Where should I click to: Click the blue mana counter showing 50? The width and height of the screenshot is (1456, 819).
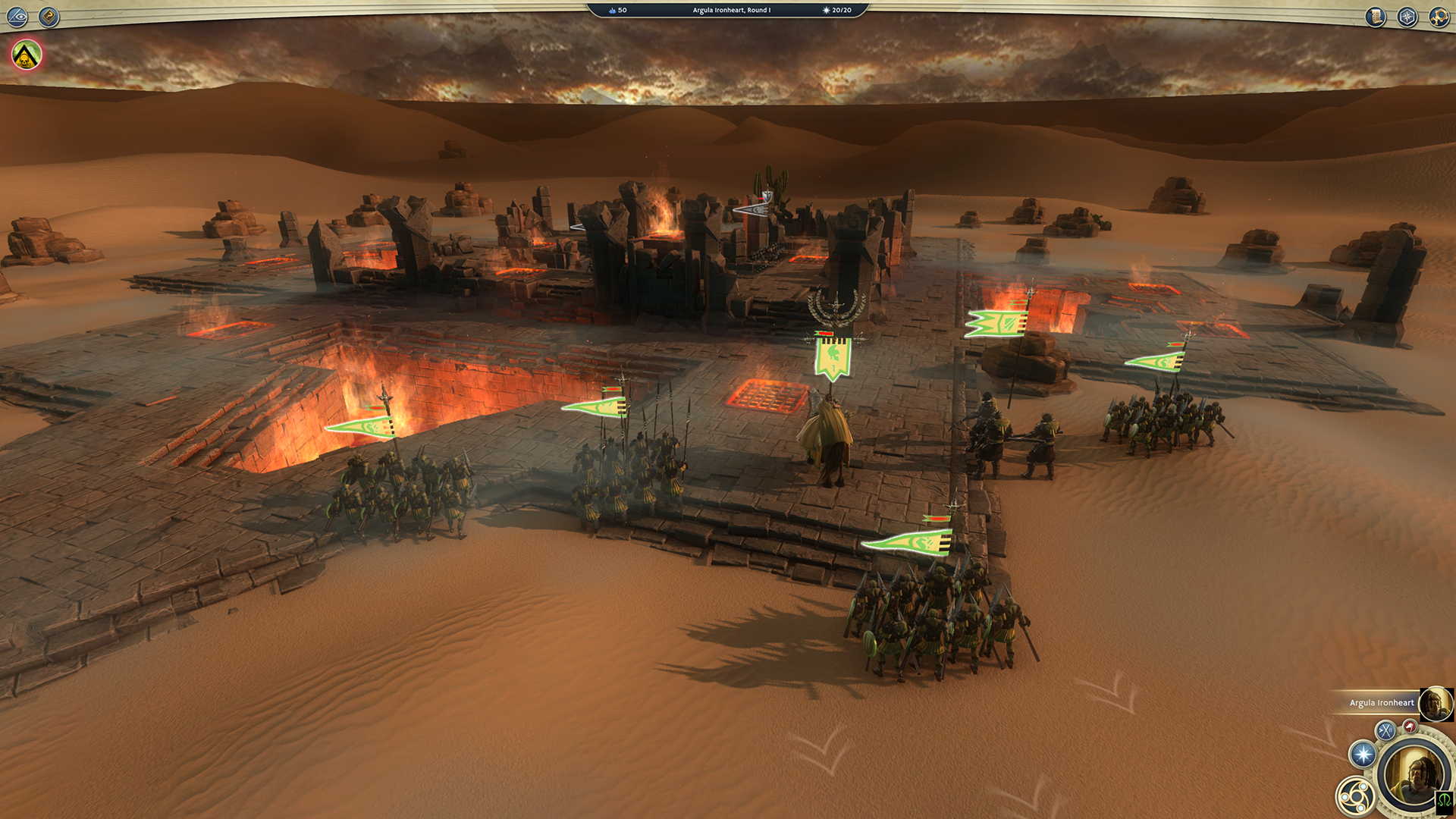click(x=616, y=11)
